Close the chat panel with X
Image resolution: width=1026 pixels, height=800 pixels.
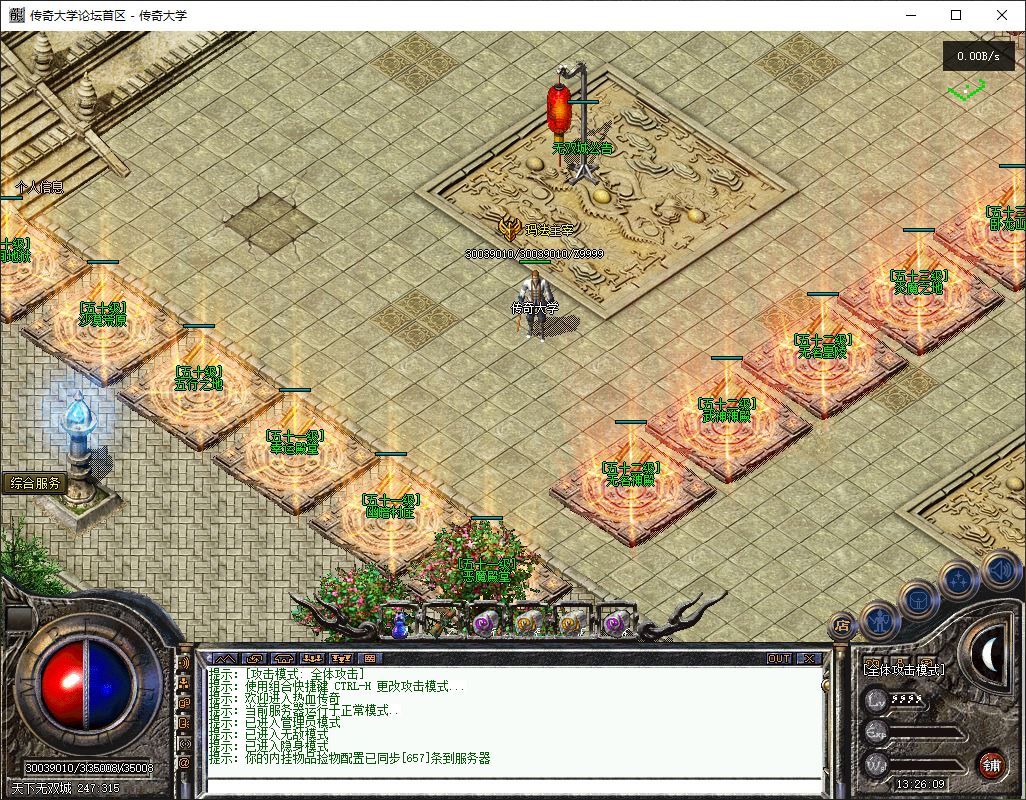[x=808, y=659]
